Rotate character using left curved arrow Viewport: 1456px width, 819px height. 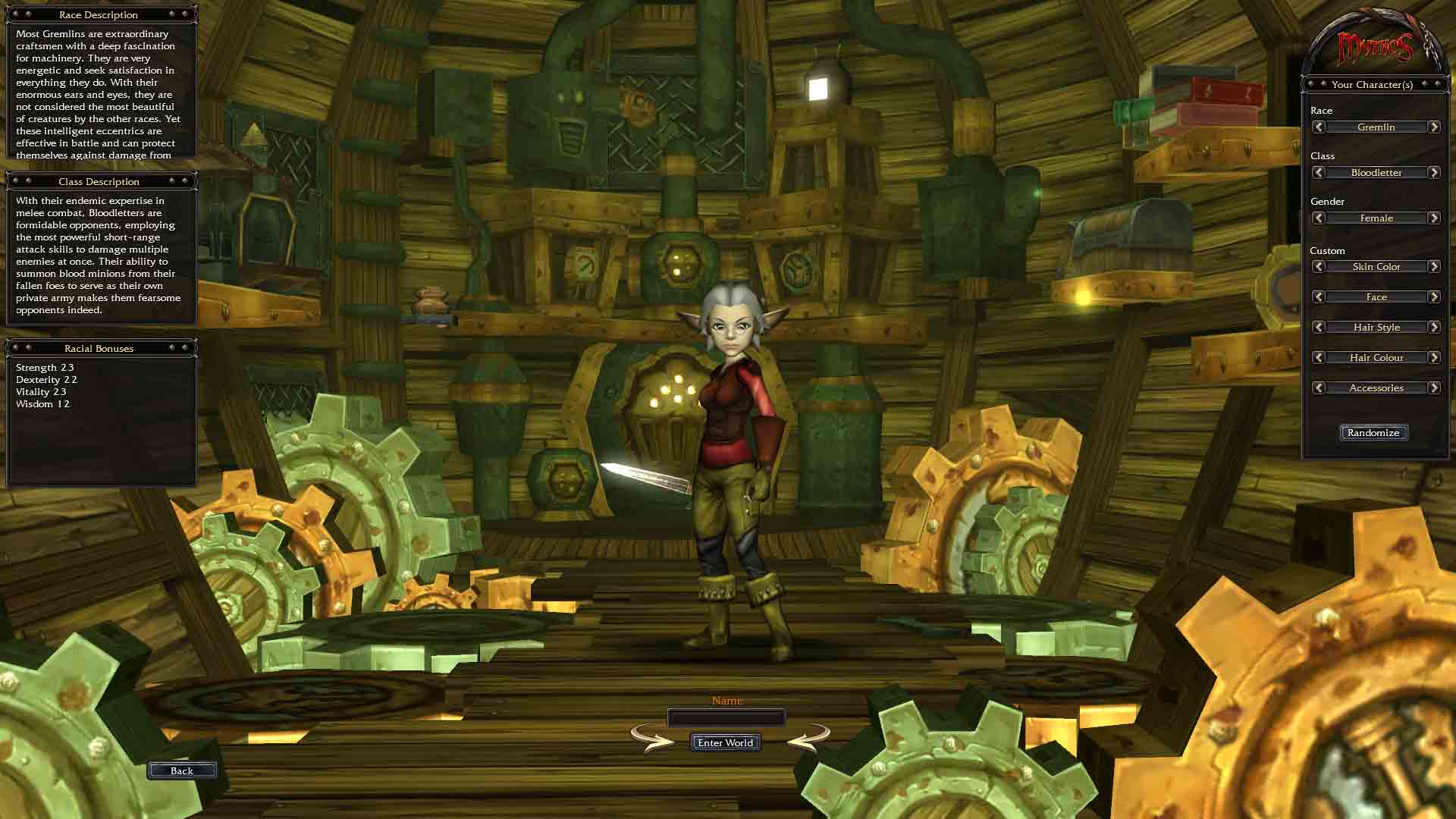coord(652,737)
